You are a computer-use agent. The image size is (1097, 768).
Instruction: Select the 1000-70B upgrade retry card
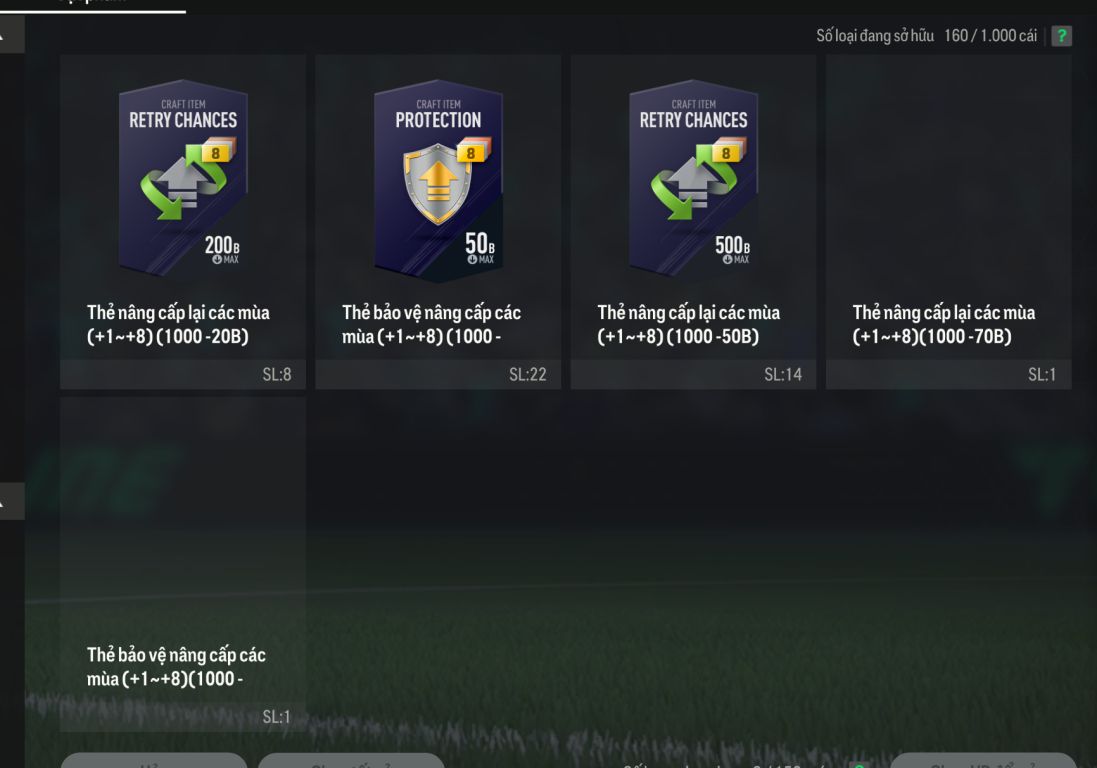(948, 221)
